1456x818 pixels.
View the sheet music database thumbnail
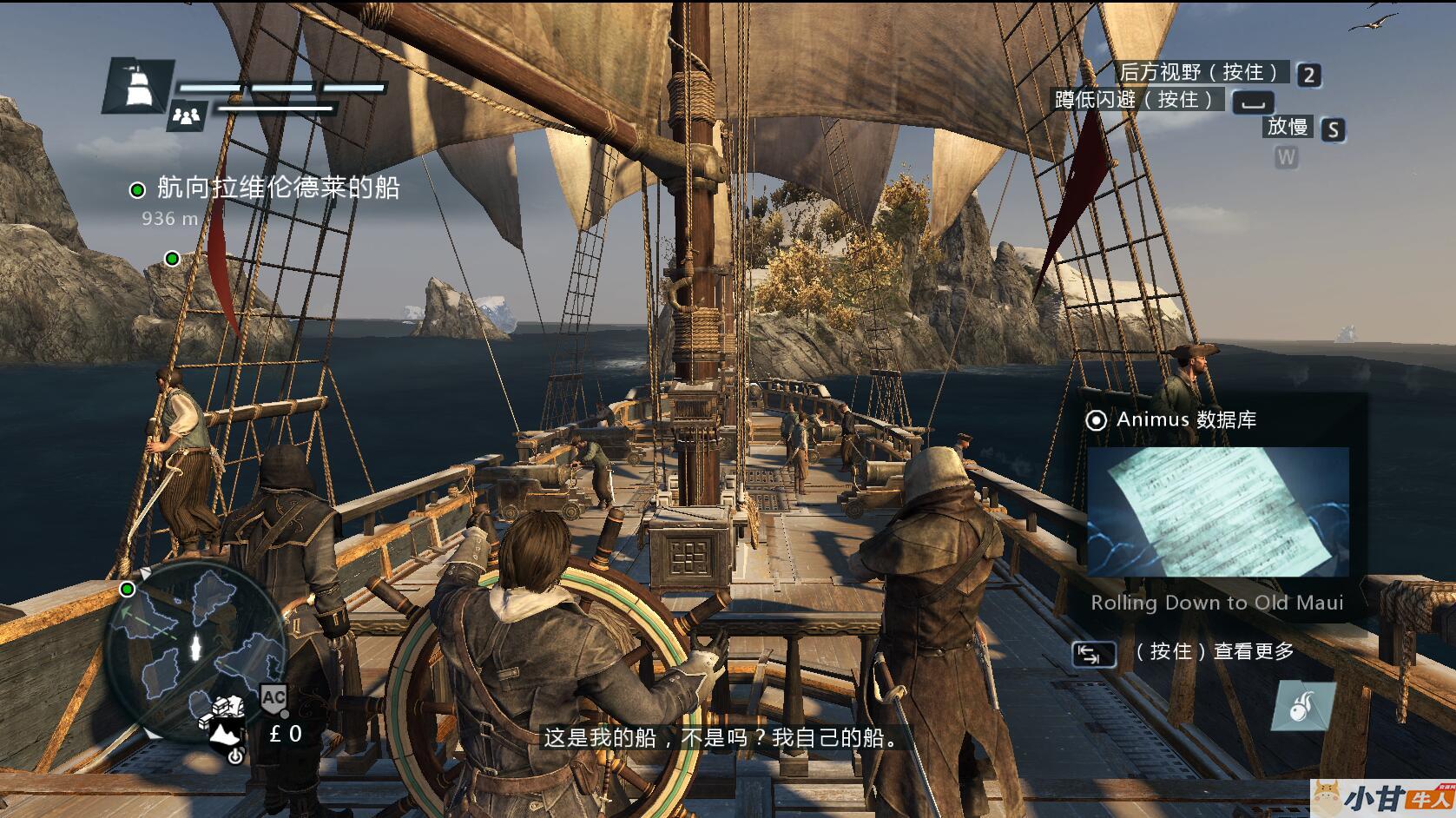[x=1217, y=511]
